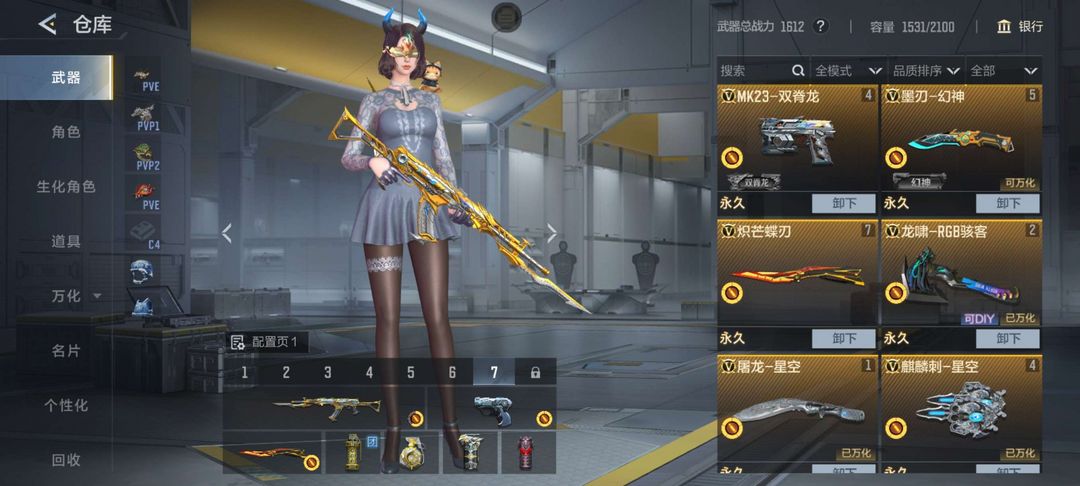
Task: Go back using the arrow beside 仓库
Action: tap(47, 25)
